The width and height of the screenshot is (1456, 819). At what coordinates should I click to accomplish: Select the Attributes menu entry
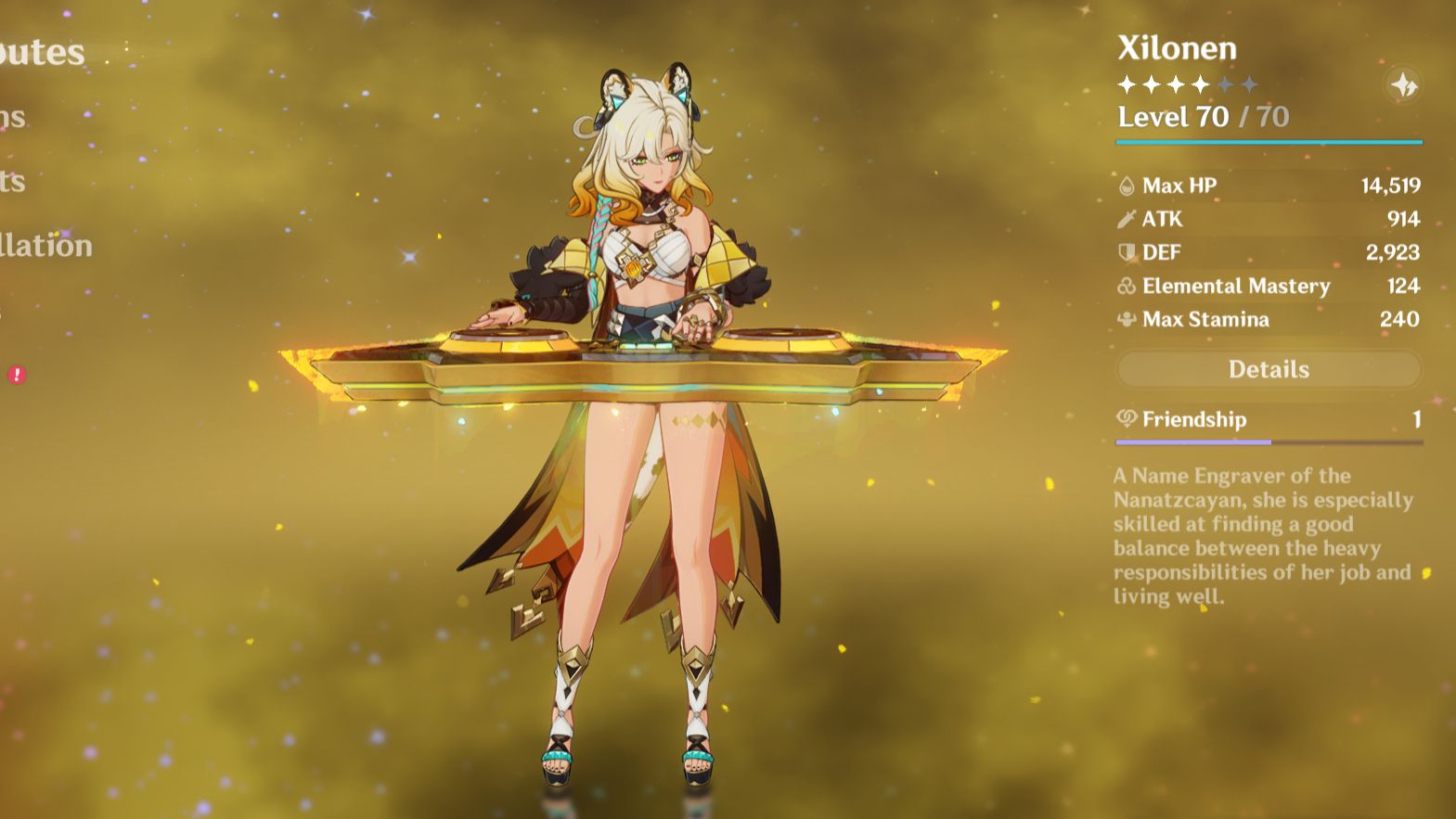(42, 51)
